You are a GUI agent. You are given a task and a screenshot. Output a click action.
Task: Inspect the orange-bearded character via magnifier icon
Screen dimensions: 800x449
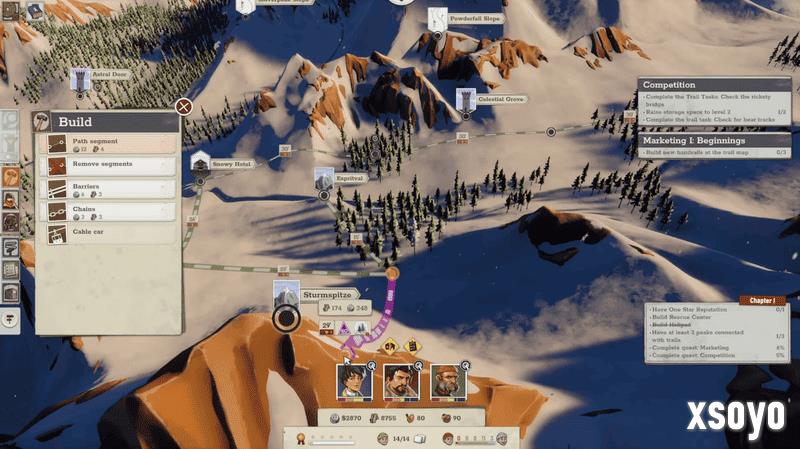click(464, 367)
